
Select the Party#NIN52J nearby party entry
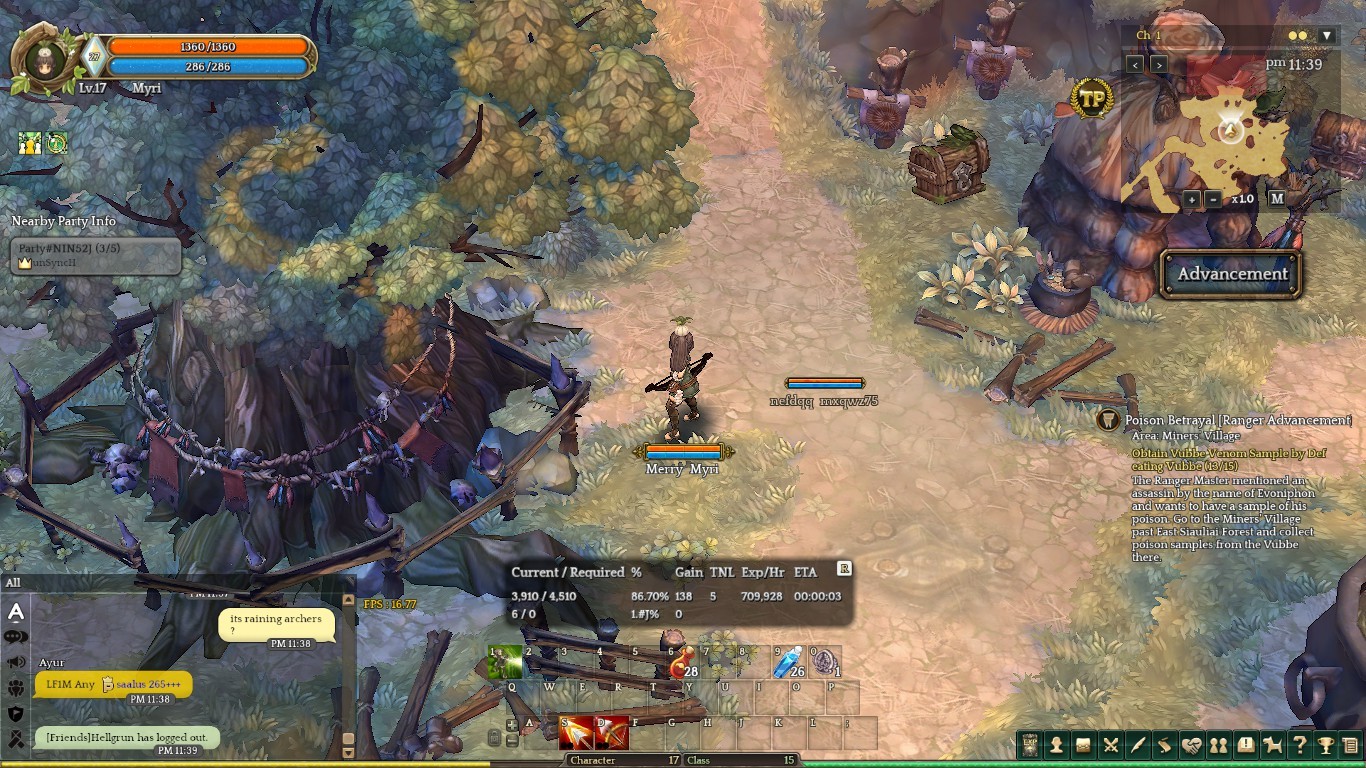point(96,255)
